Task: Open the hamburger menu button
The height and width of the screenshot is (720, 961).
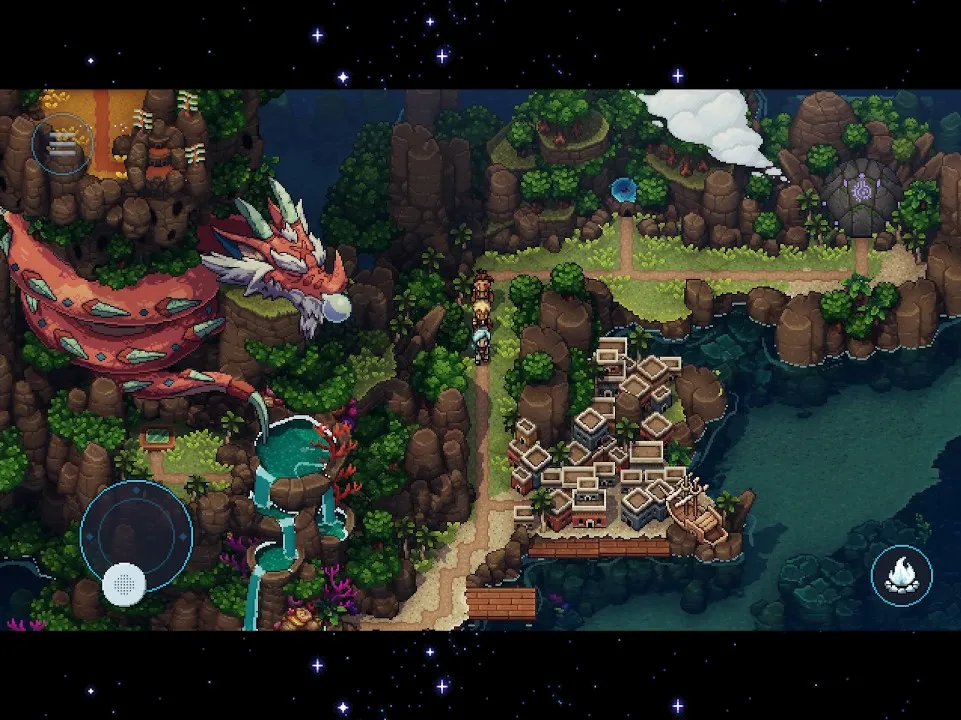Action: click(x=61, y=146)
